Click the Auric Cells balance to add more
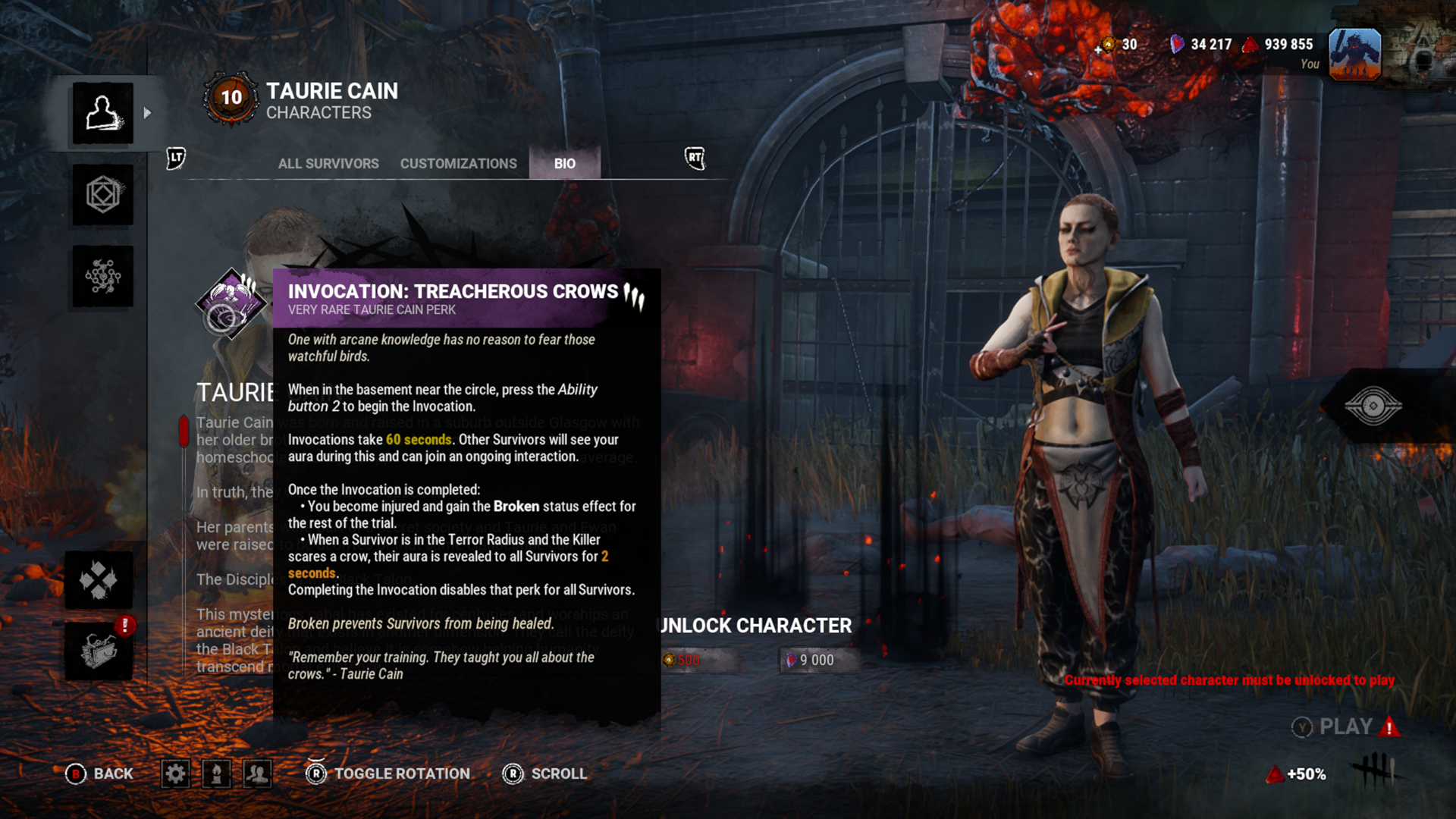The image size is (1456, 819). 1119,45
